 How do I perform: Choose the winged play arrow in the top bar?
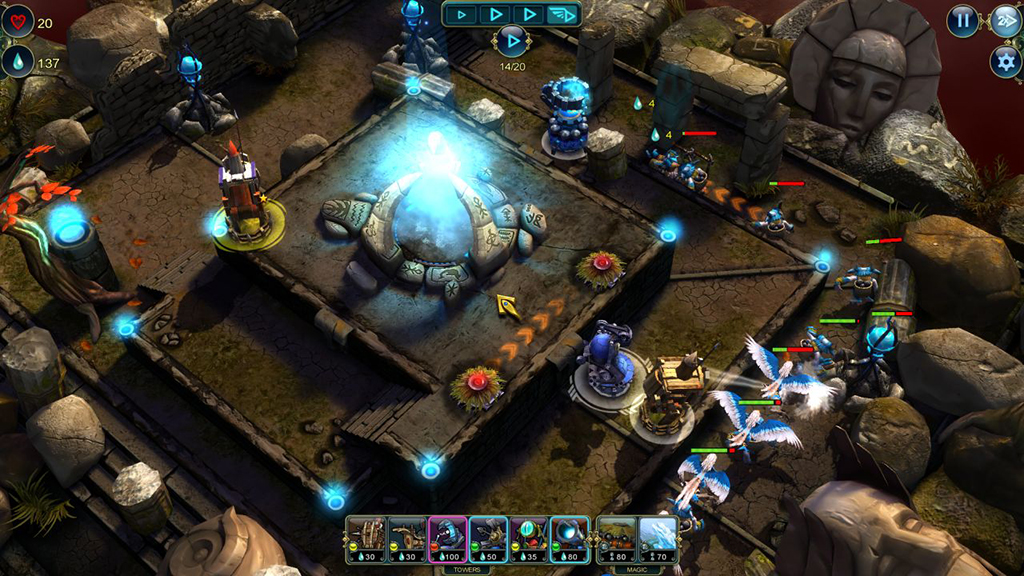coord(564,14)
